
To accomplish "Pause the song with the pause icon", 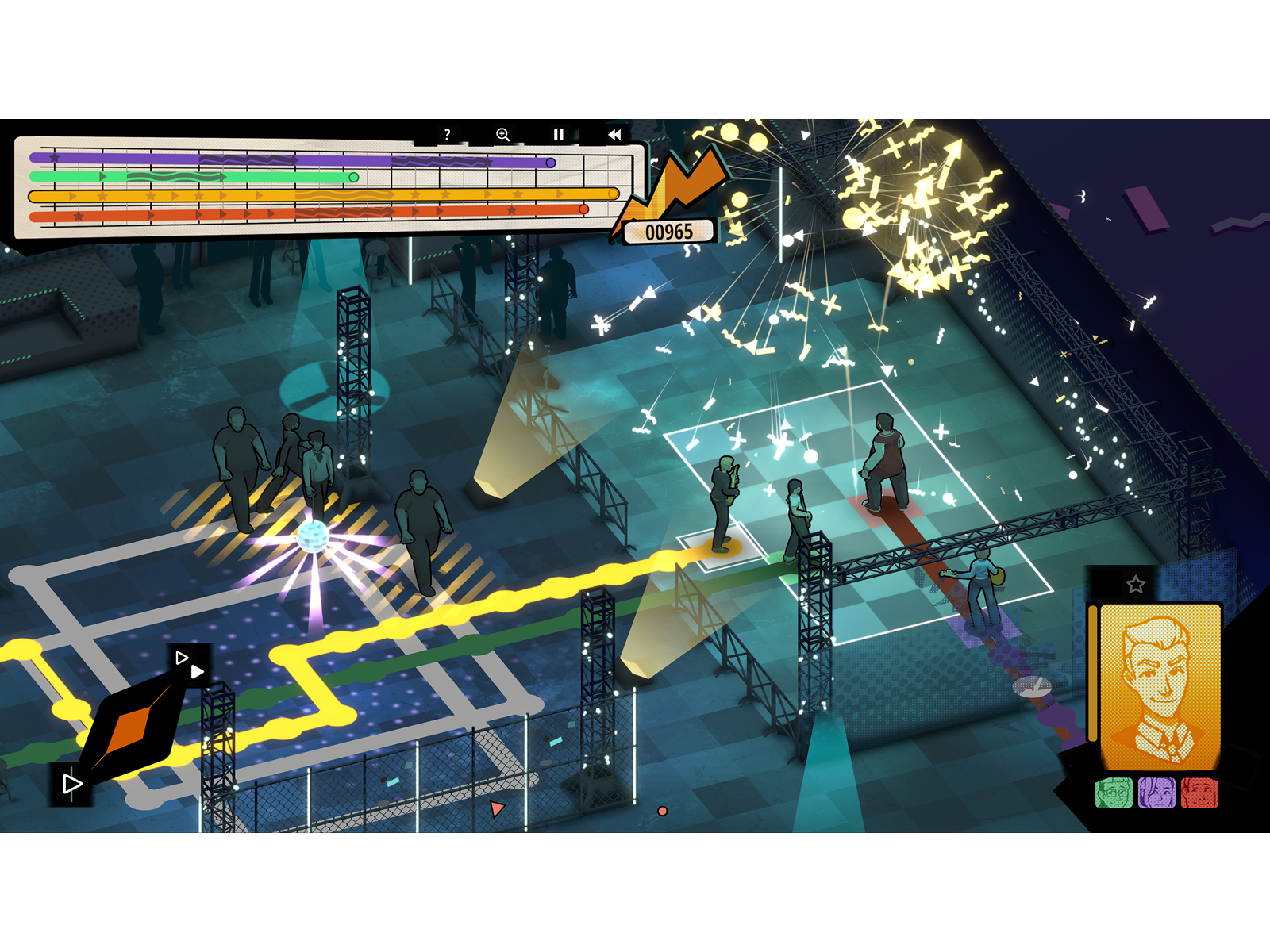I will [x=560, y=134].
